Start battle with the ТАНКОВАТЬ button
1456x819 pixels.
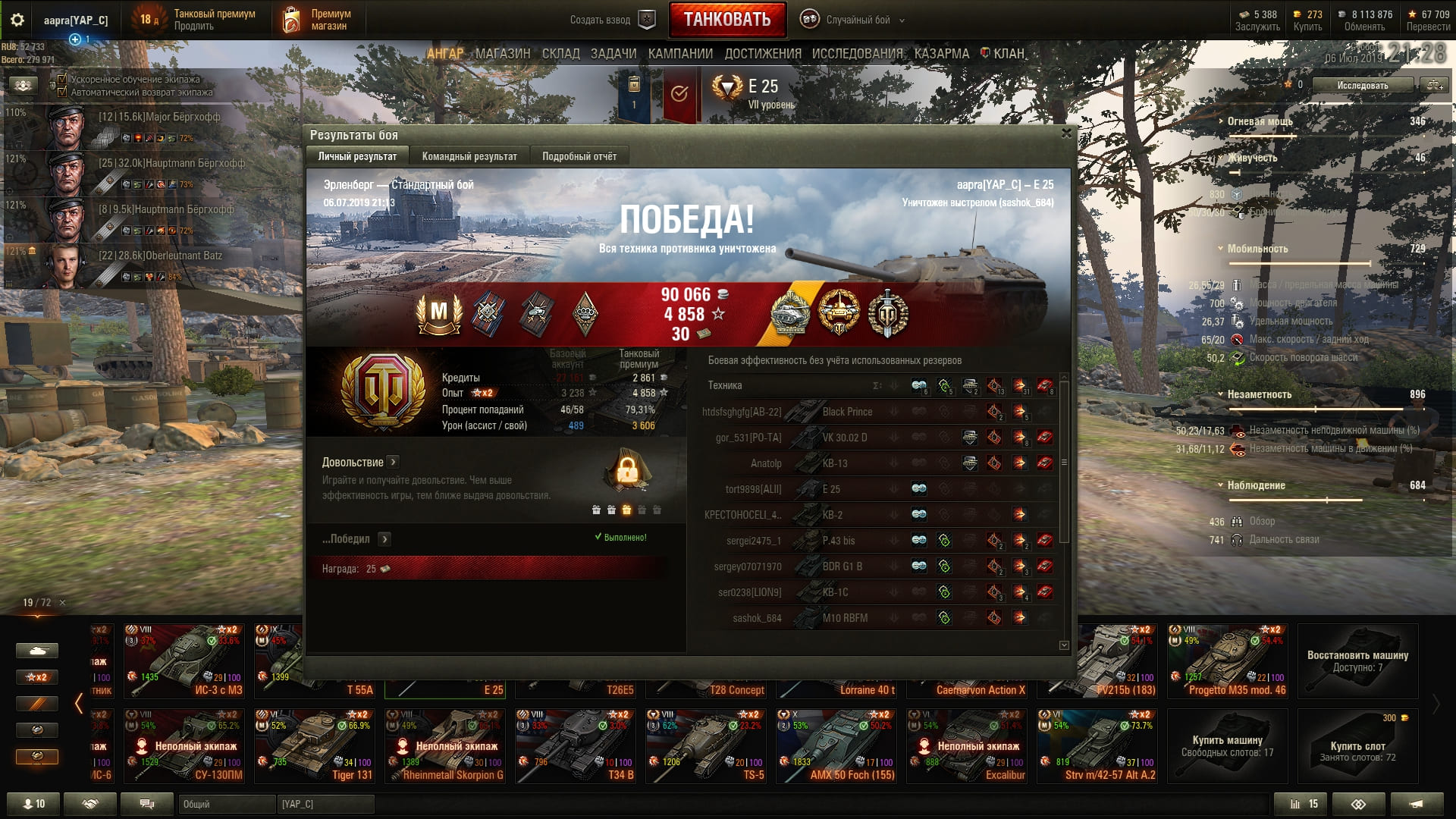tap(726, 20)
